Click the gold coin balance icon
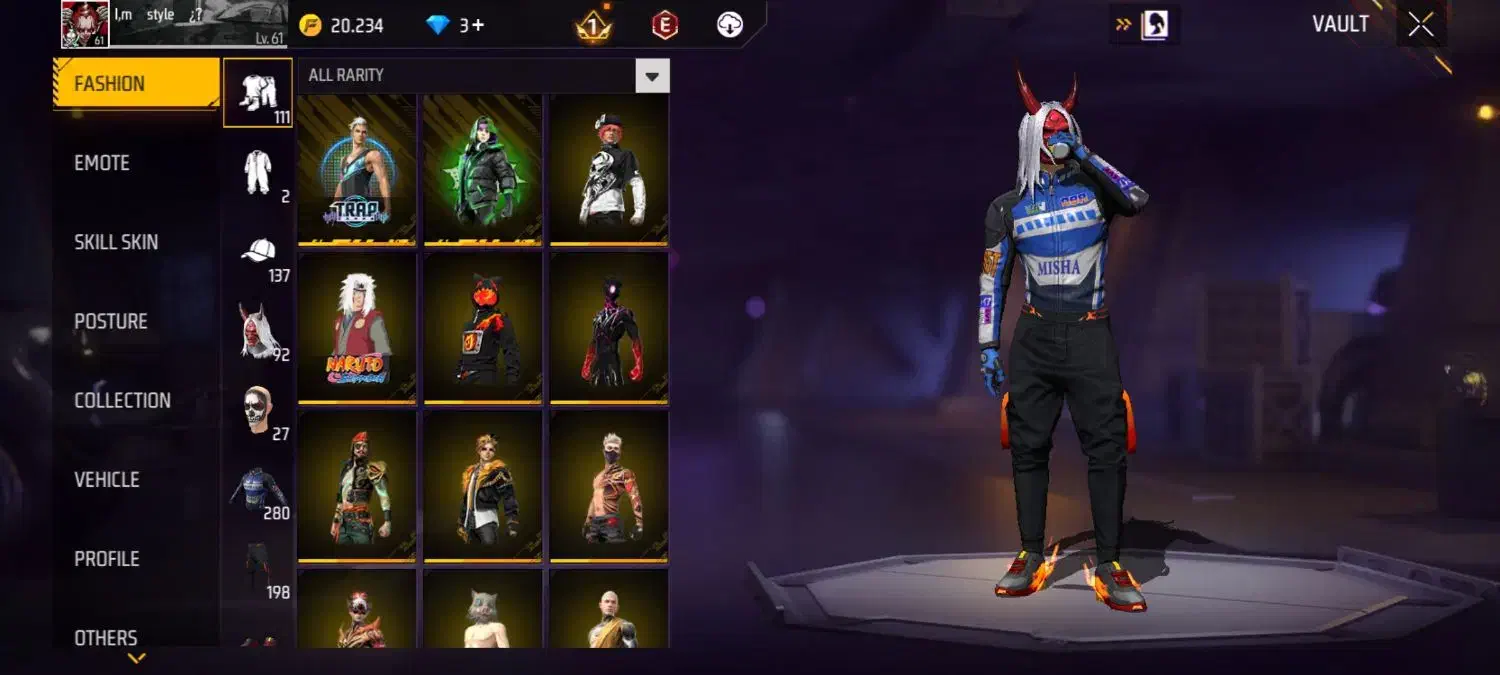The height and width of the screenshot is (675, 1500). tap(310, 25)
